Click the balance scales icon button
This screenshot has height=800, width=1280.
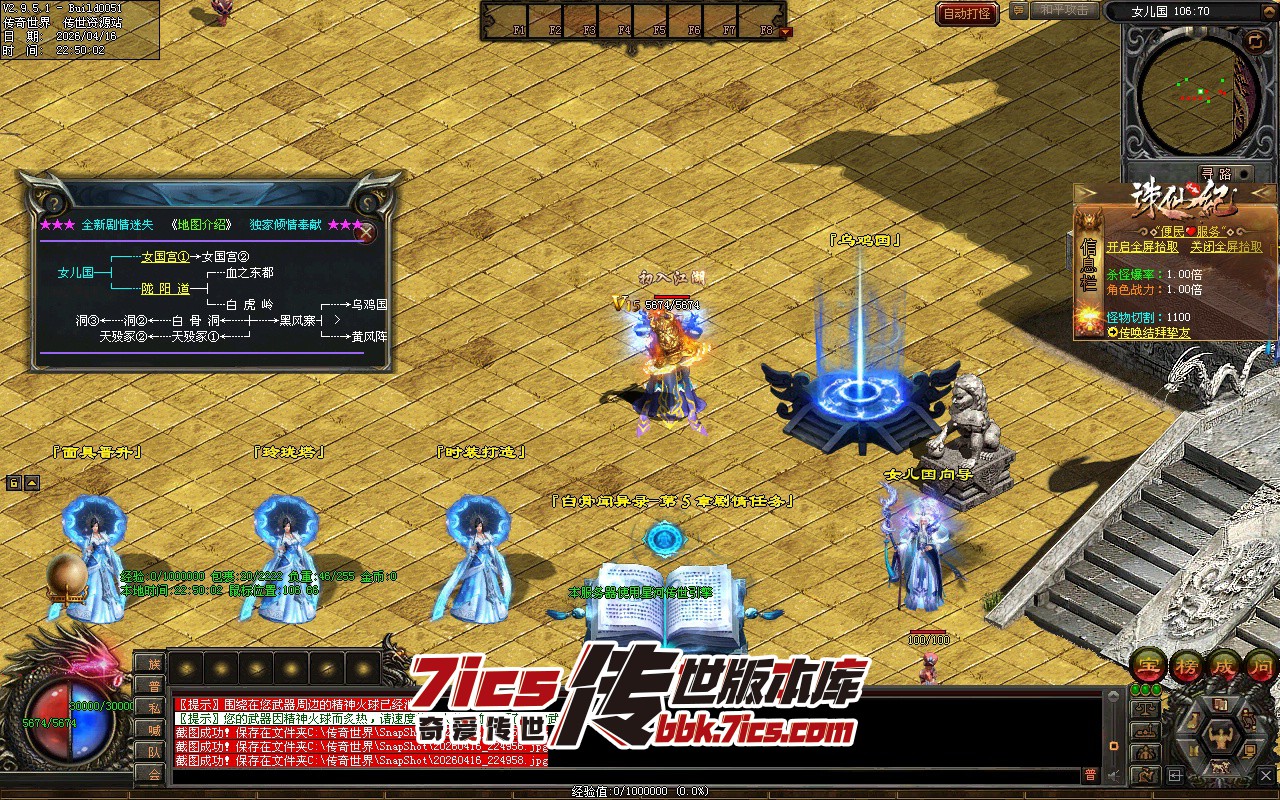tap(1145, 709)
